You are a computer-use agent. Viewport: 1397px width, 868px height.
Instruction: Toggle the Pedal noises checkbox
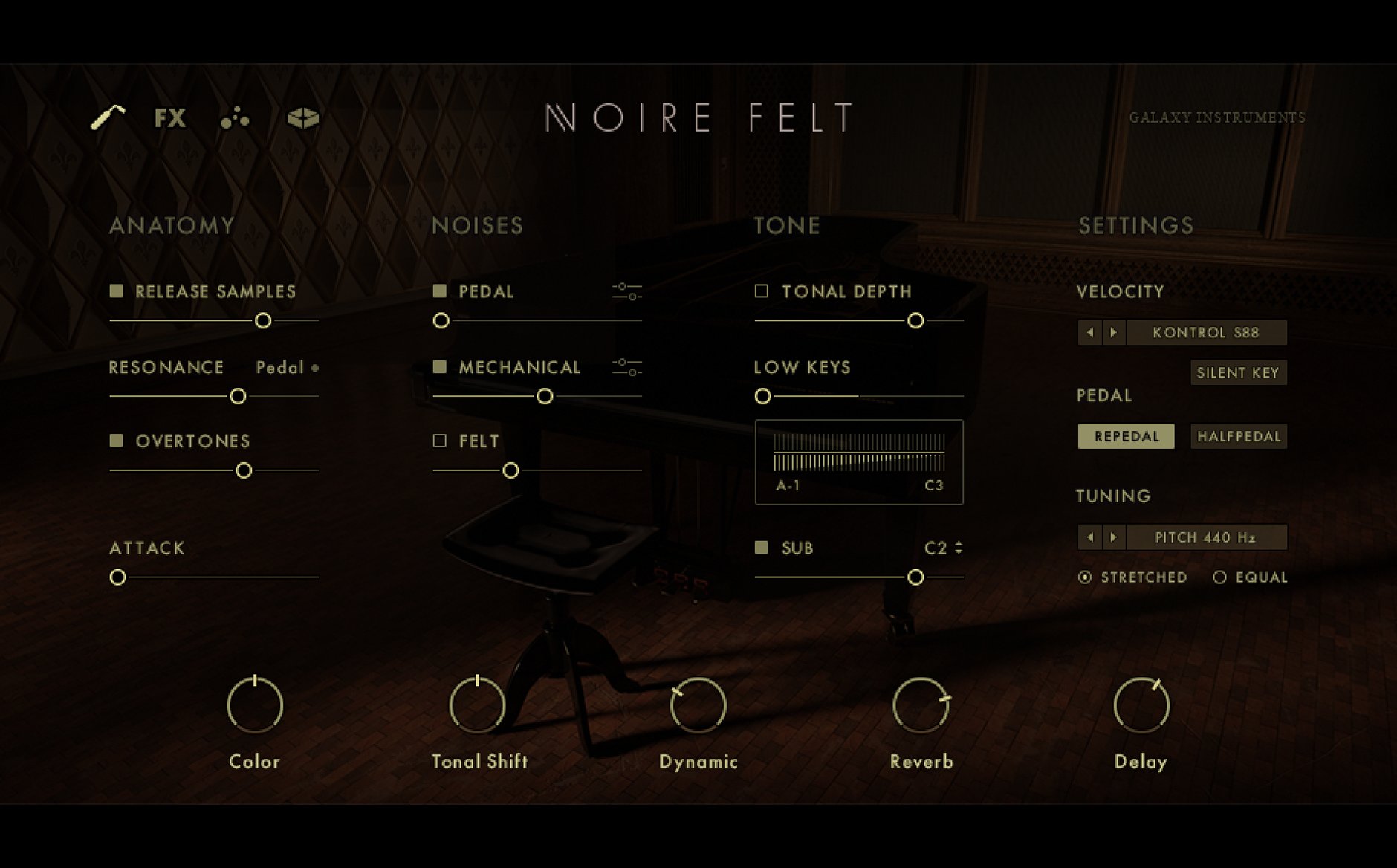[x=440, y=291]
